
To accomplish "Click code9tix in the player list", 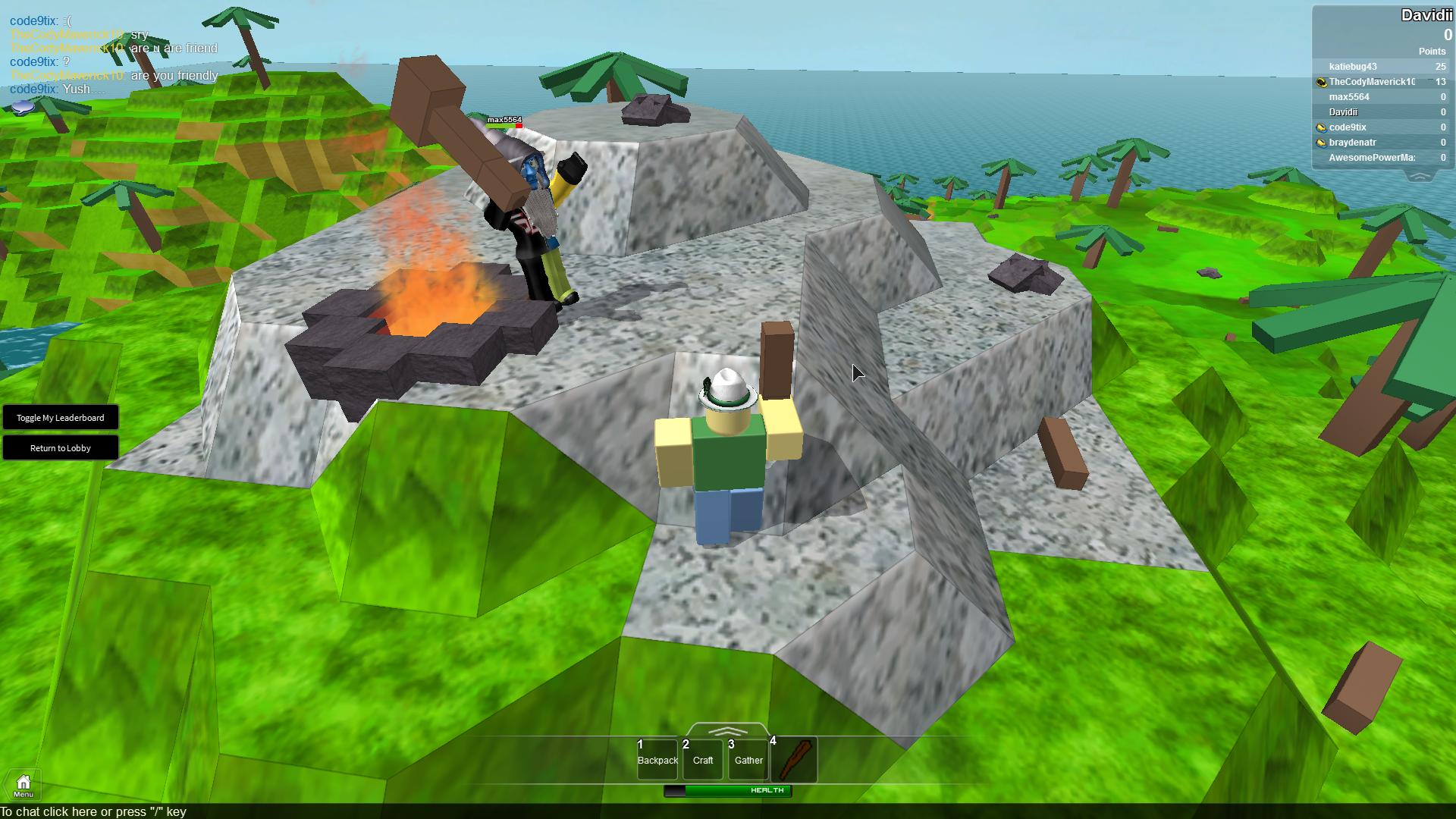I will pyautogui.click(x=1348, y=127).
